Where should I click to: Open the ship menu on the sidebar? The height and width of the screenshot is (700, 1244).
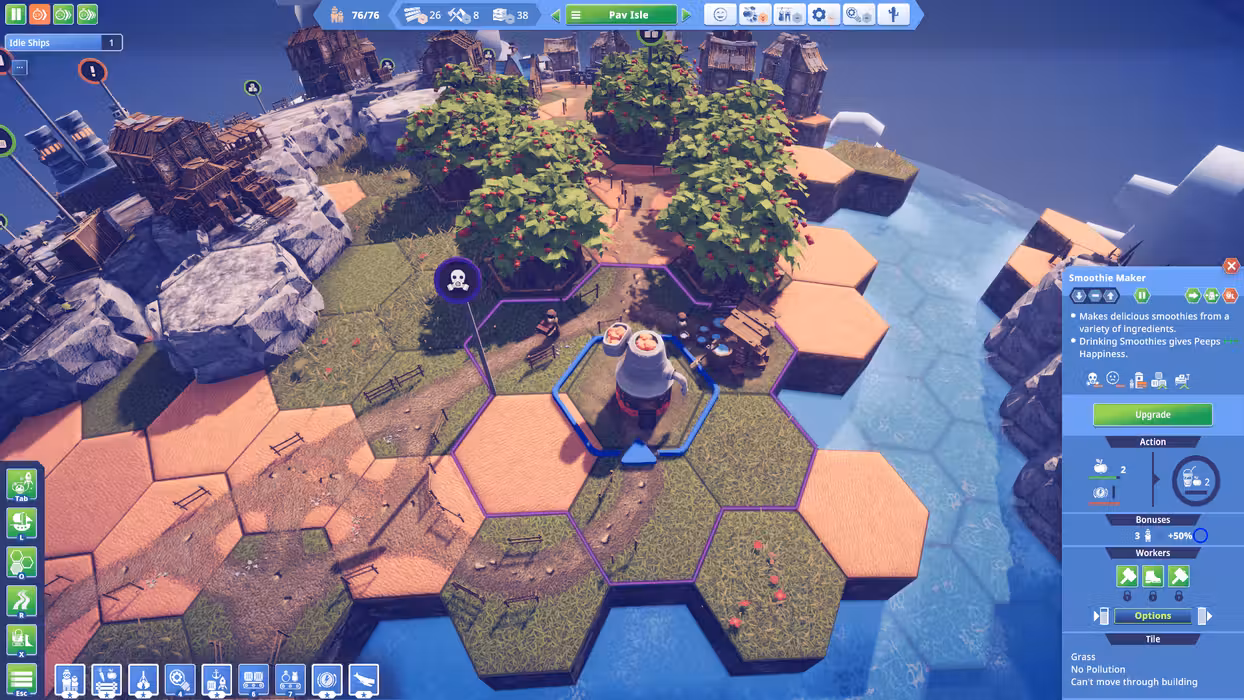(x=22, y=522)
